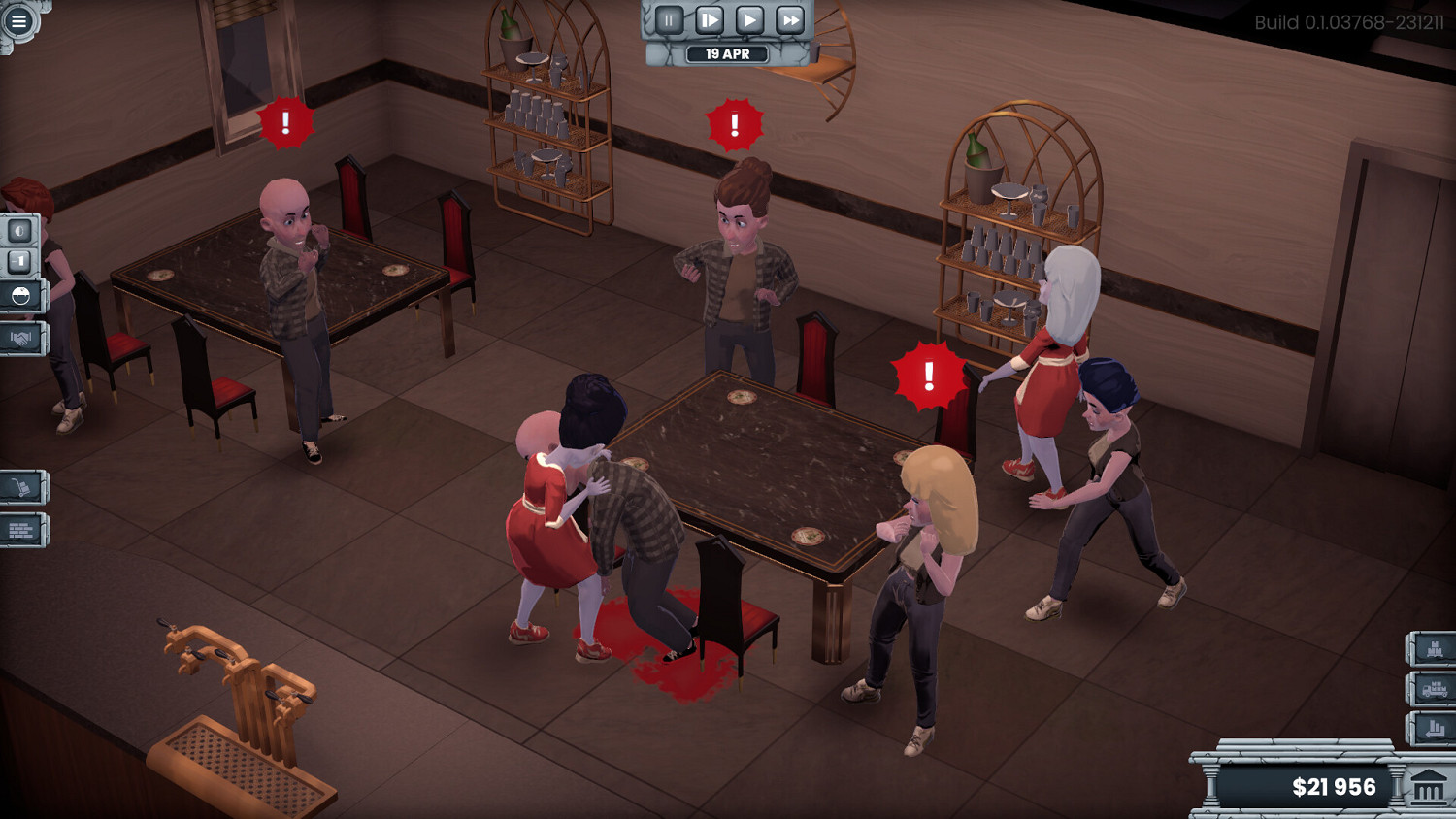1456x819 pixels.
Task: Enable slow speed with the step-play button
Action: tap(710, 18)
